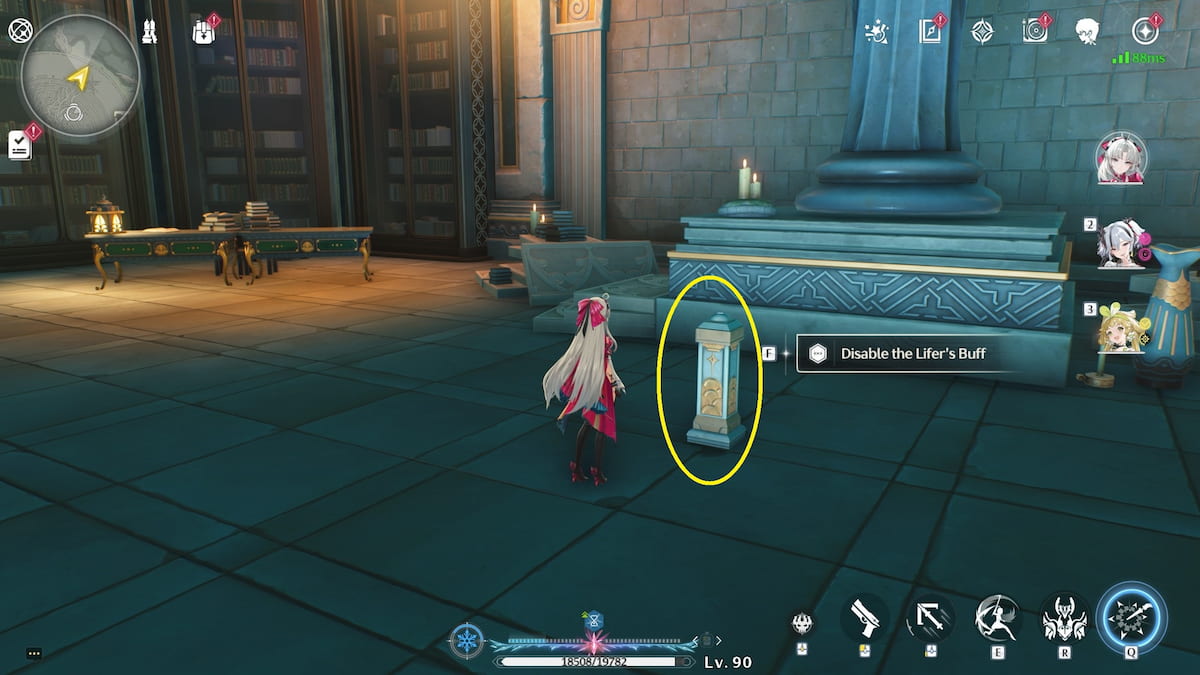Open the party stars events icon
Viewport: 1200px width, 675px height.
pos(877,32)
